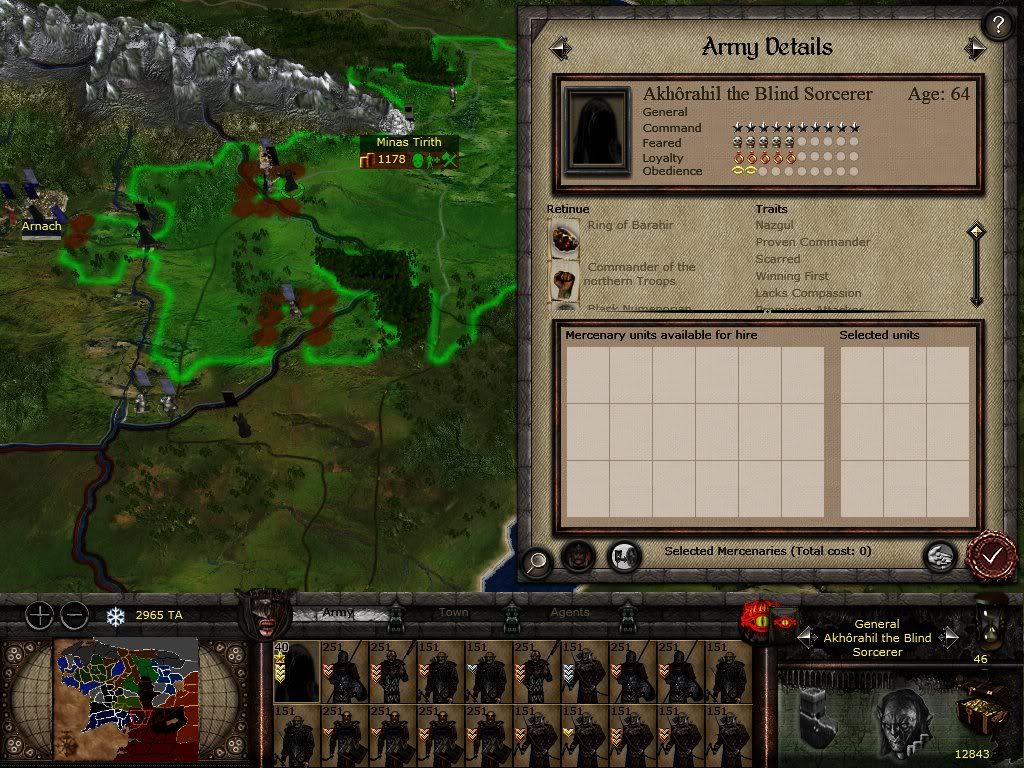Click the traits list scrollbar down arrow
The height and width of the screenshot is (768, 1024).
[976, 298]
